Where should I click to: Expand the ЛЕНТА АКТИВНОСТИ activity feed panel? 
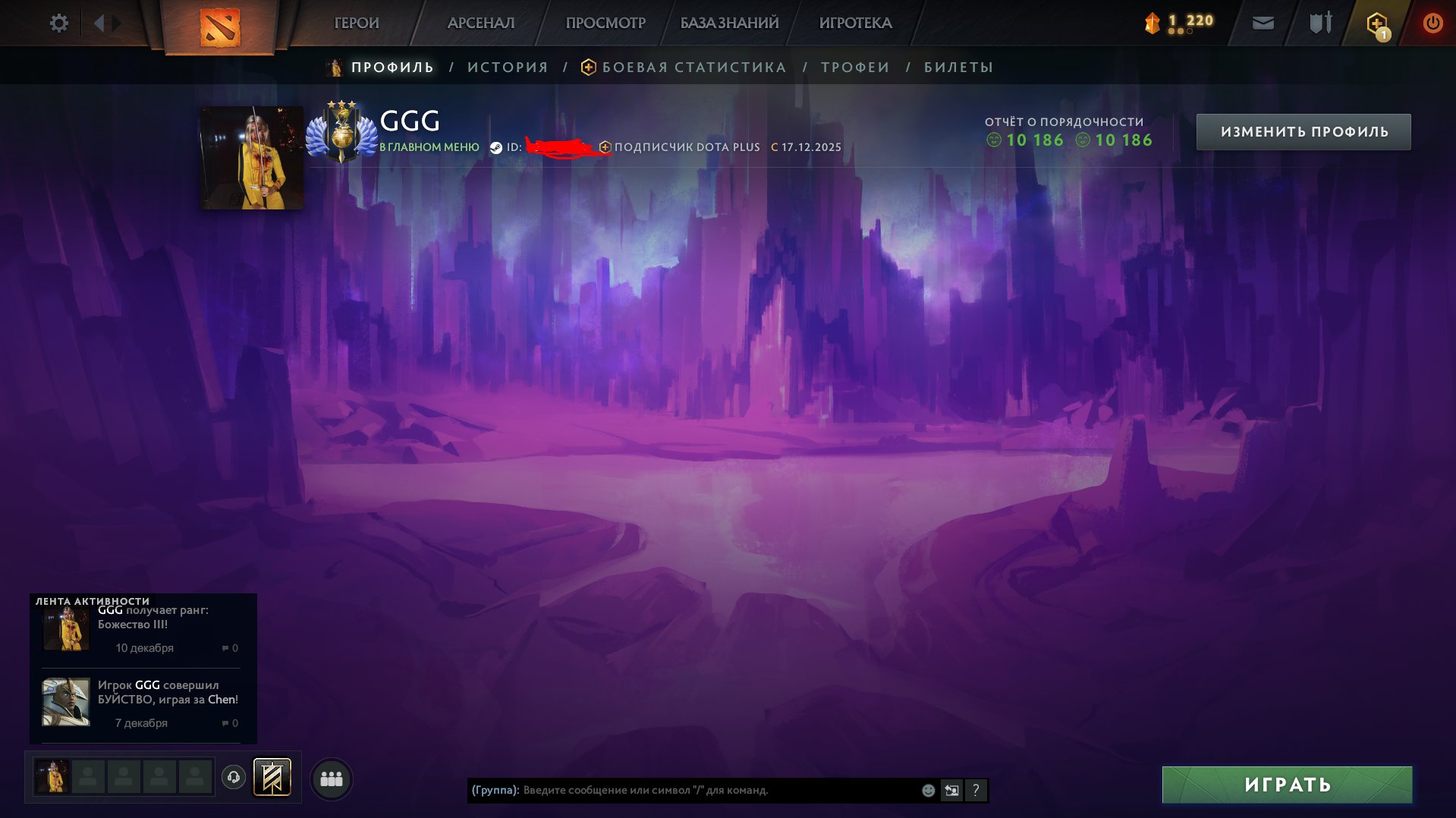tap(91, 599)
